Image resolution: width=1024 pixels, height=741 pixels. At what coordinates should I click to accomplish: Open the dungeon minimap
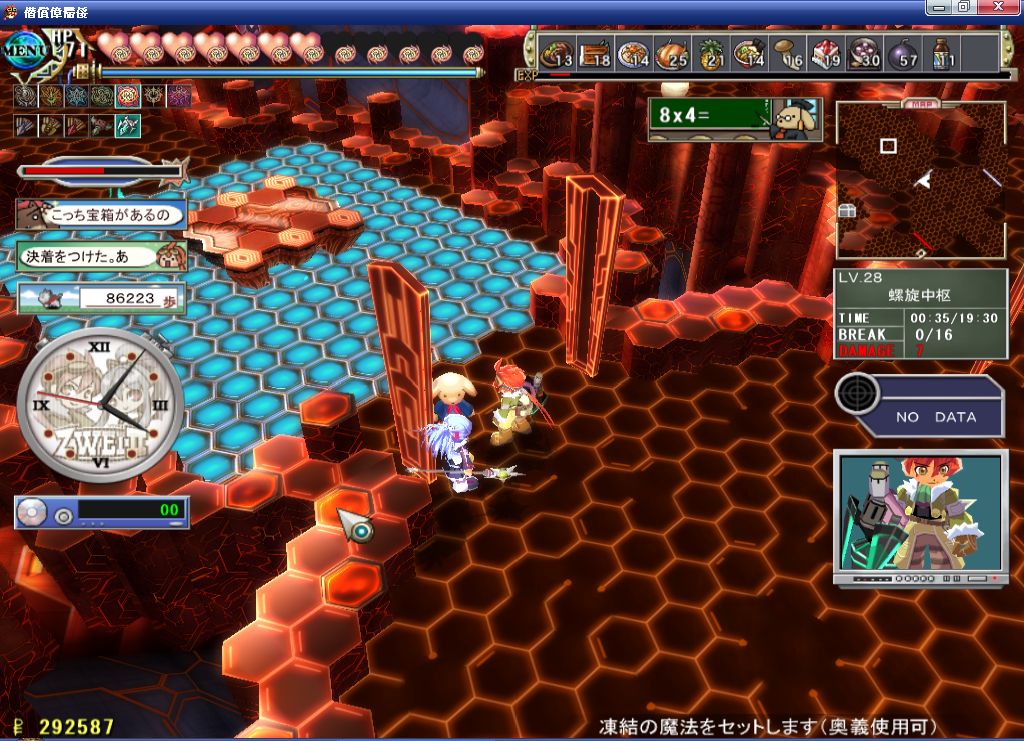pyautogui.click(x=920, y=180)
